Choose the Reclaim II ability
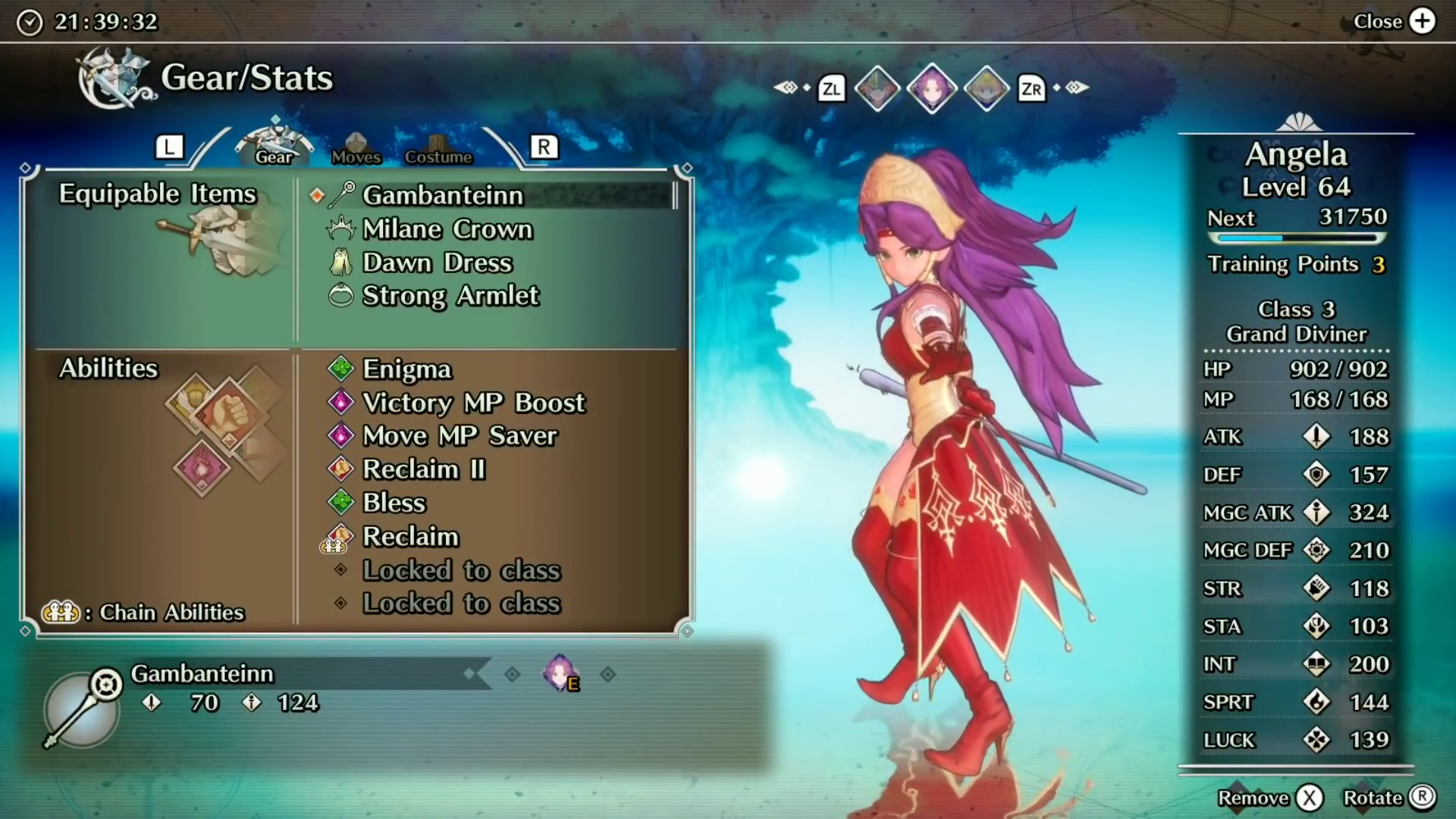1456x819 pixels. (x=423, y=469)
